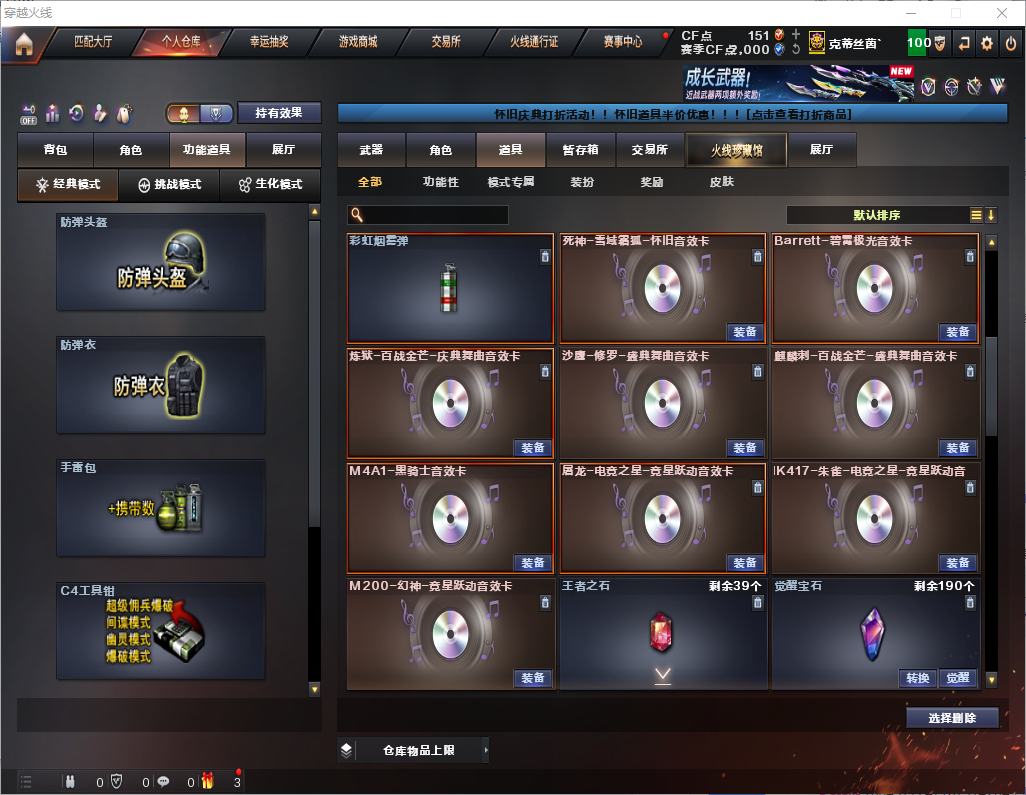Click the 持有效果 button
The width and height of the screenshot is (1026, 795).
click(x=279, y=113)
